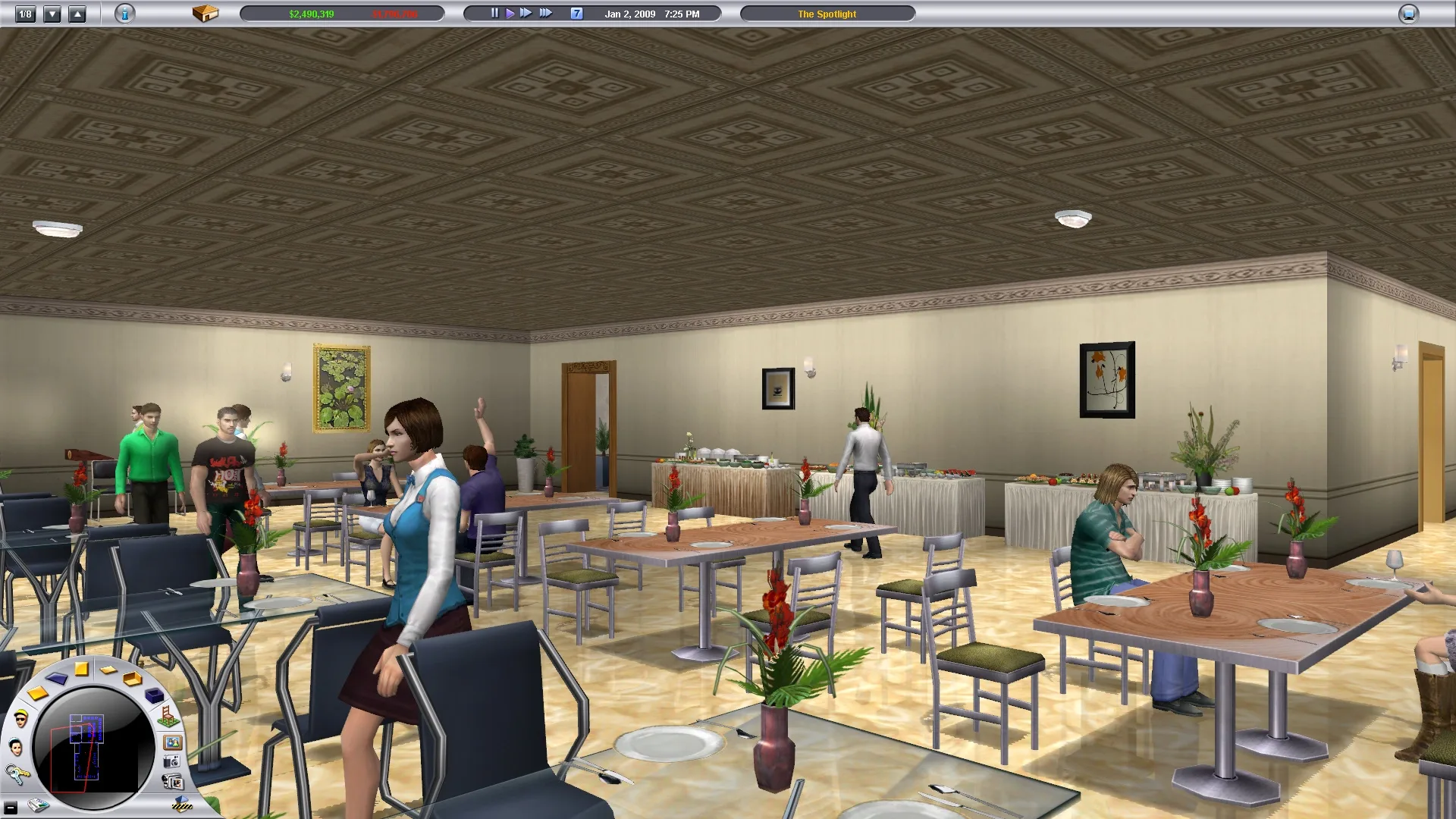Enable fastest game speed
This screenshot has height=819, width=1456.
tap(546, 12)
